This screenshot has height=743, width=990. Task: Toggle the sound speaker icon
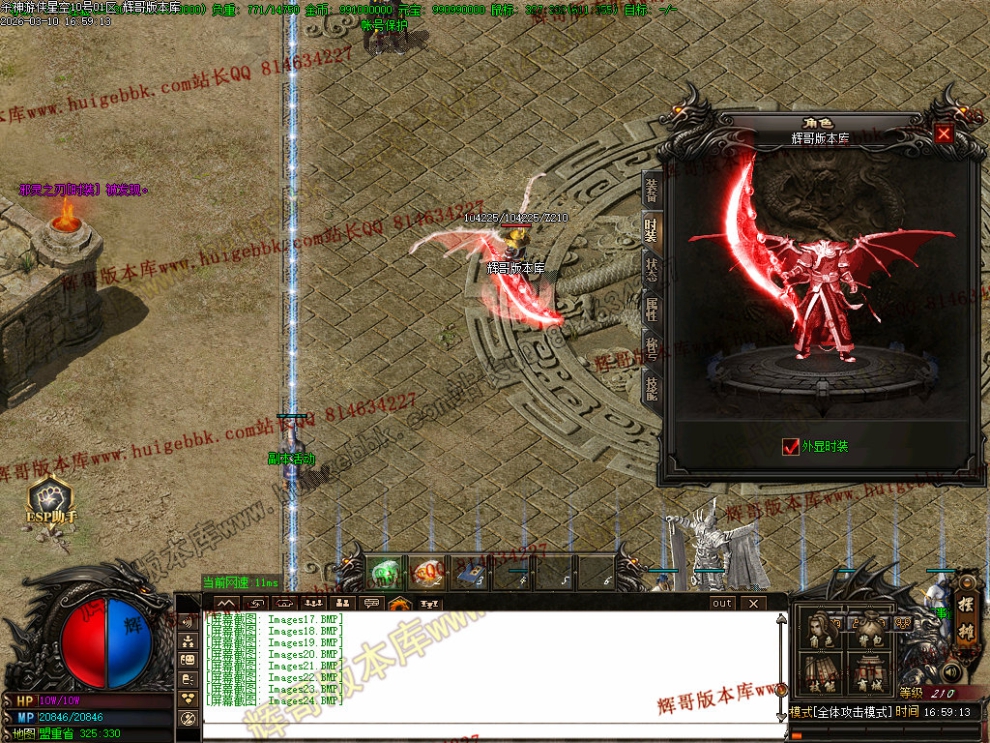click(950, 671)
